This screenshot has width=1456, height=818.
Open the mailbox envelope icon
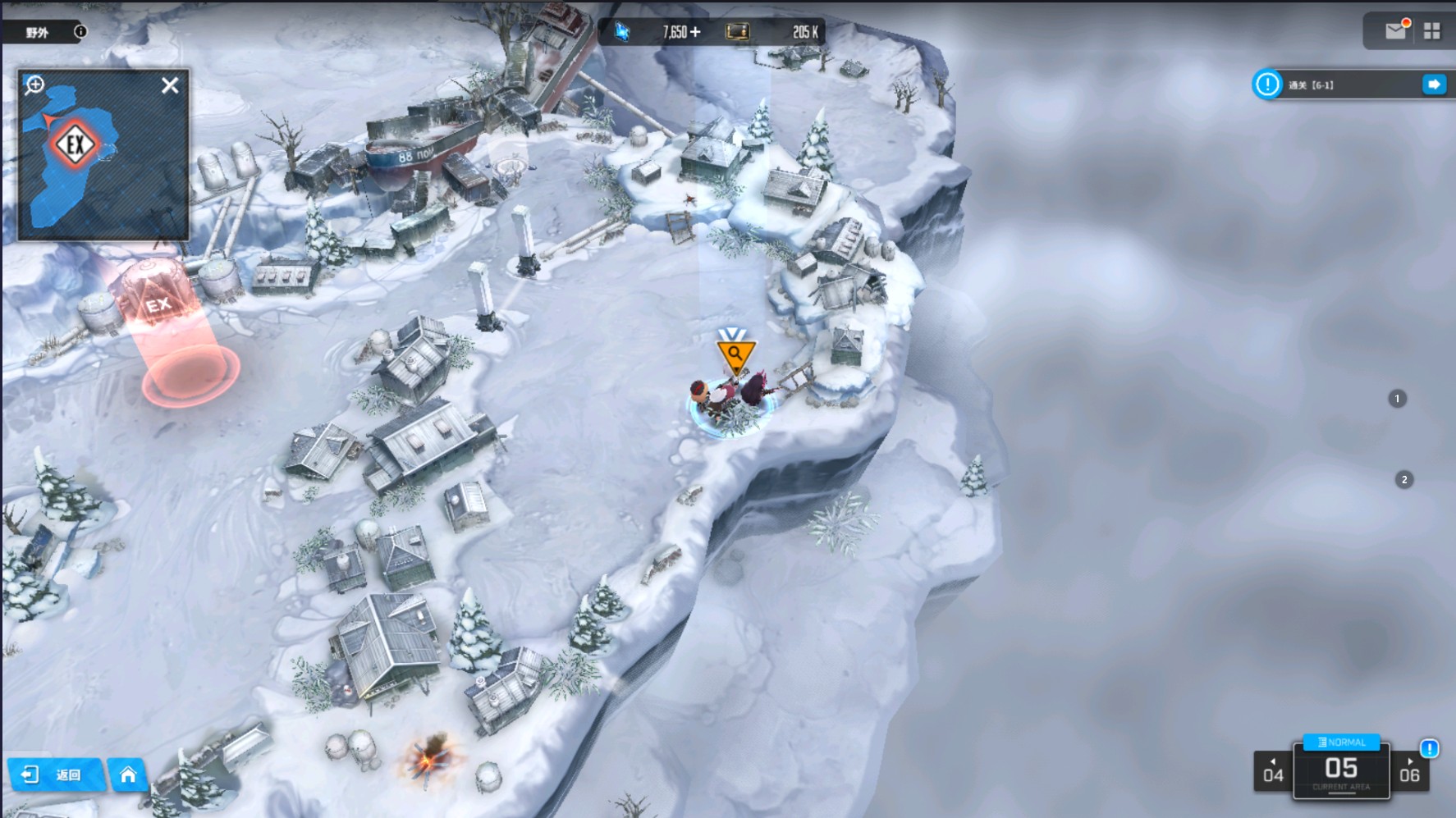pos(1395,31)
